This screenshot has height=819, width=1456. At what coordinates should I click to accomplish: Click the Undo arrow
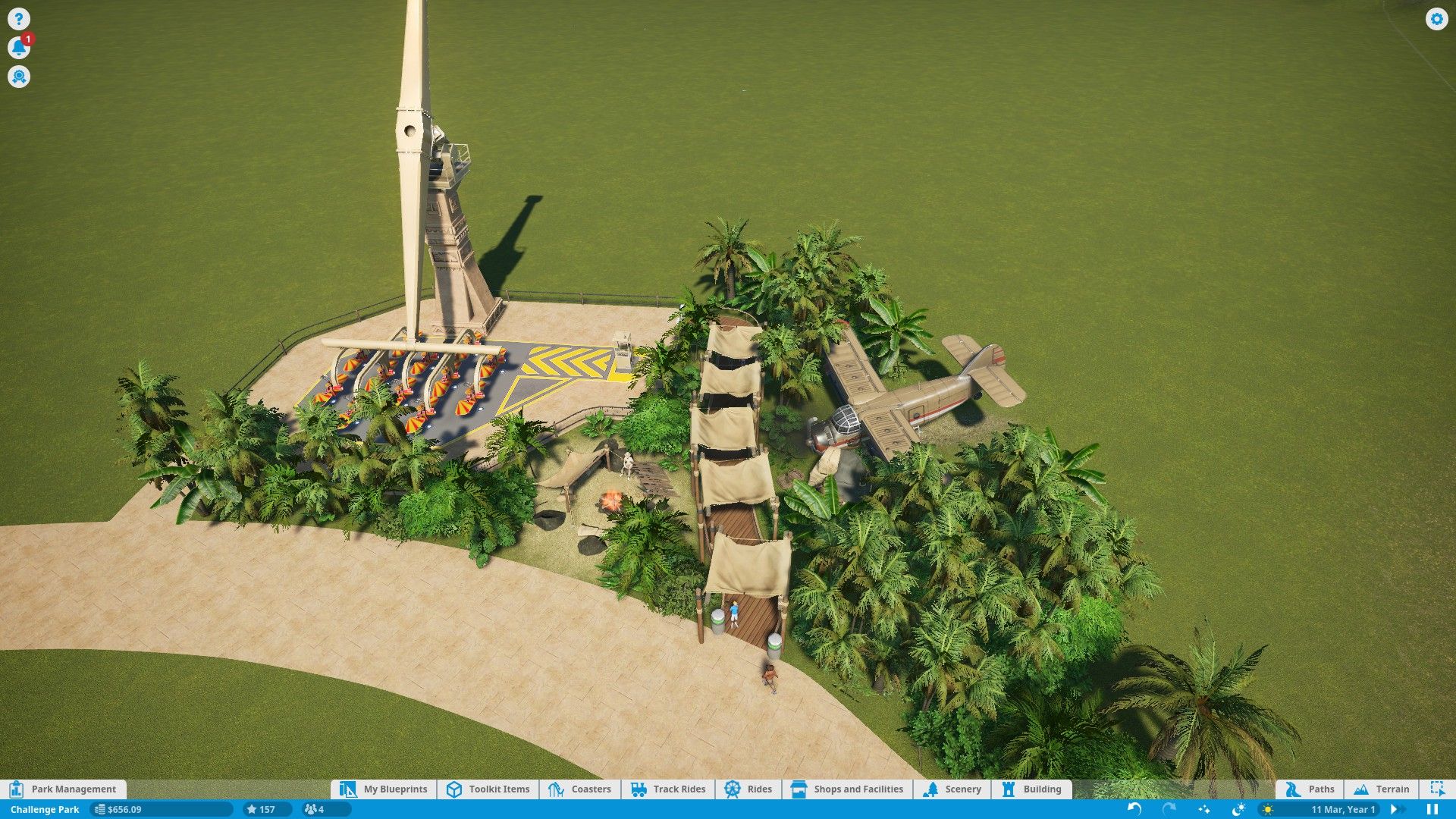tap(1134, 808)
